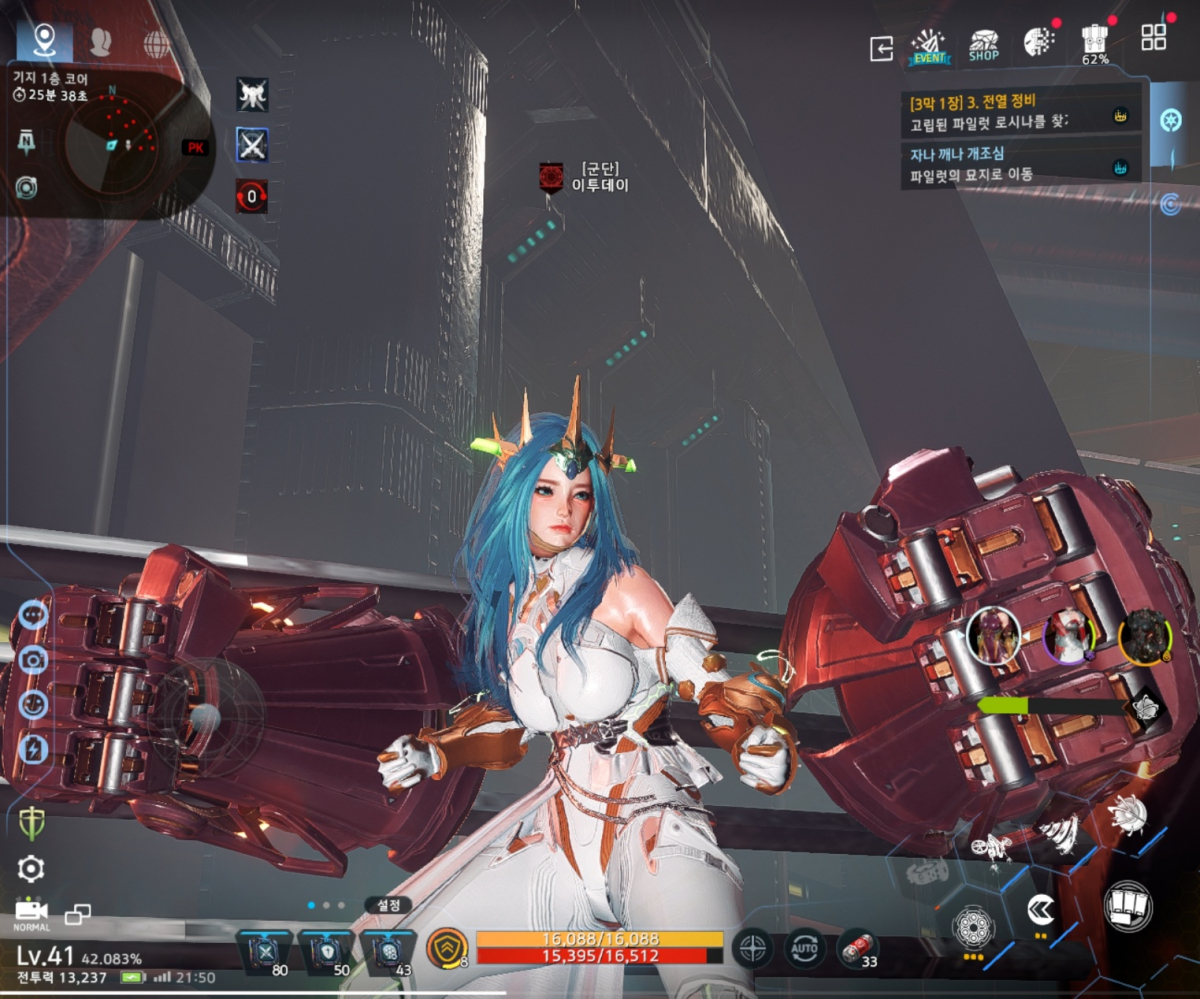Switch to the party members tab
Image resolution: width=1200 pixels, height=999 pixels.
100,42
